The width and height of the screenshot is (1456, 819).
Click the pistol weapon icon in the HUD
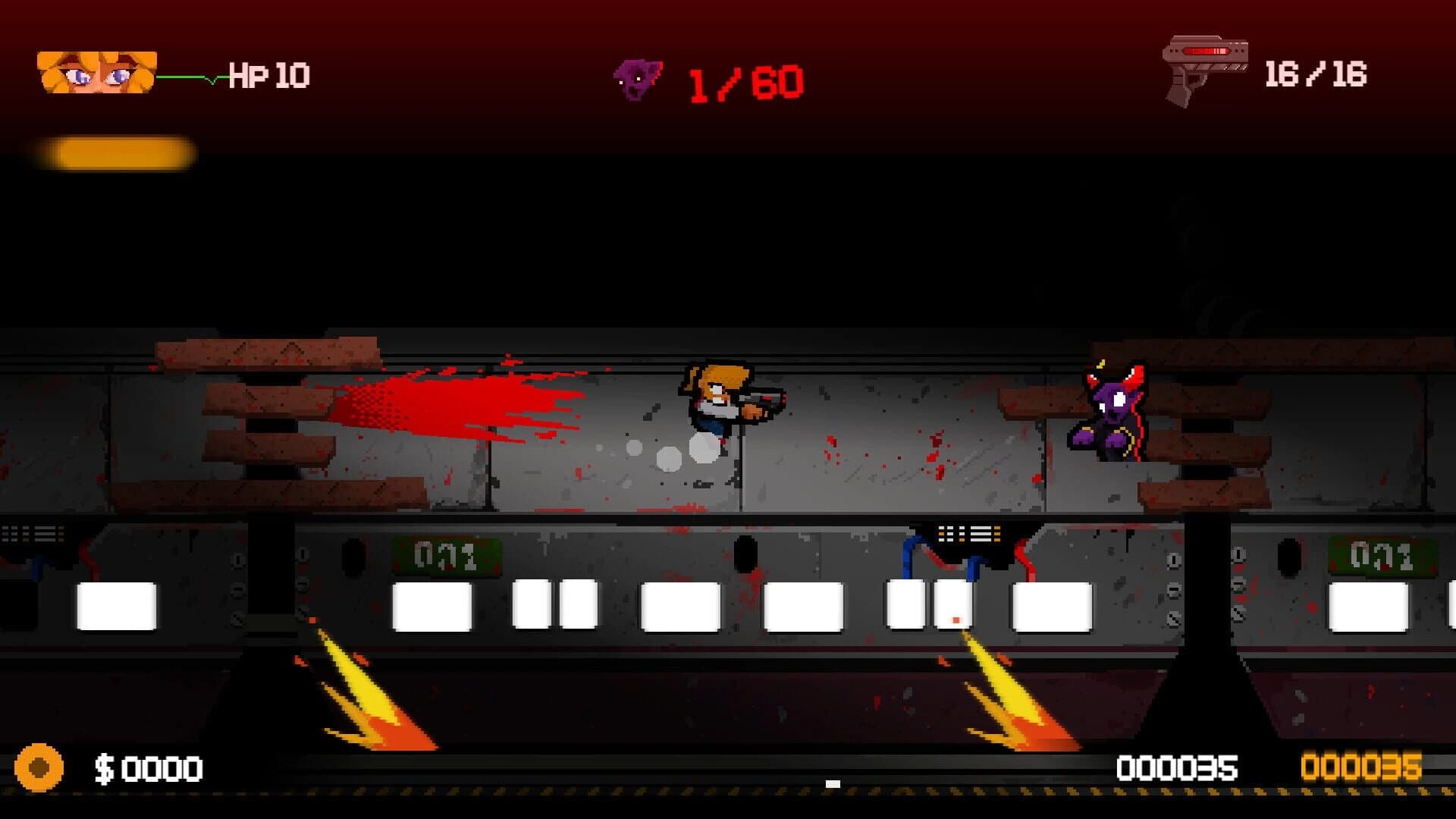click(x=1202, y=68)
